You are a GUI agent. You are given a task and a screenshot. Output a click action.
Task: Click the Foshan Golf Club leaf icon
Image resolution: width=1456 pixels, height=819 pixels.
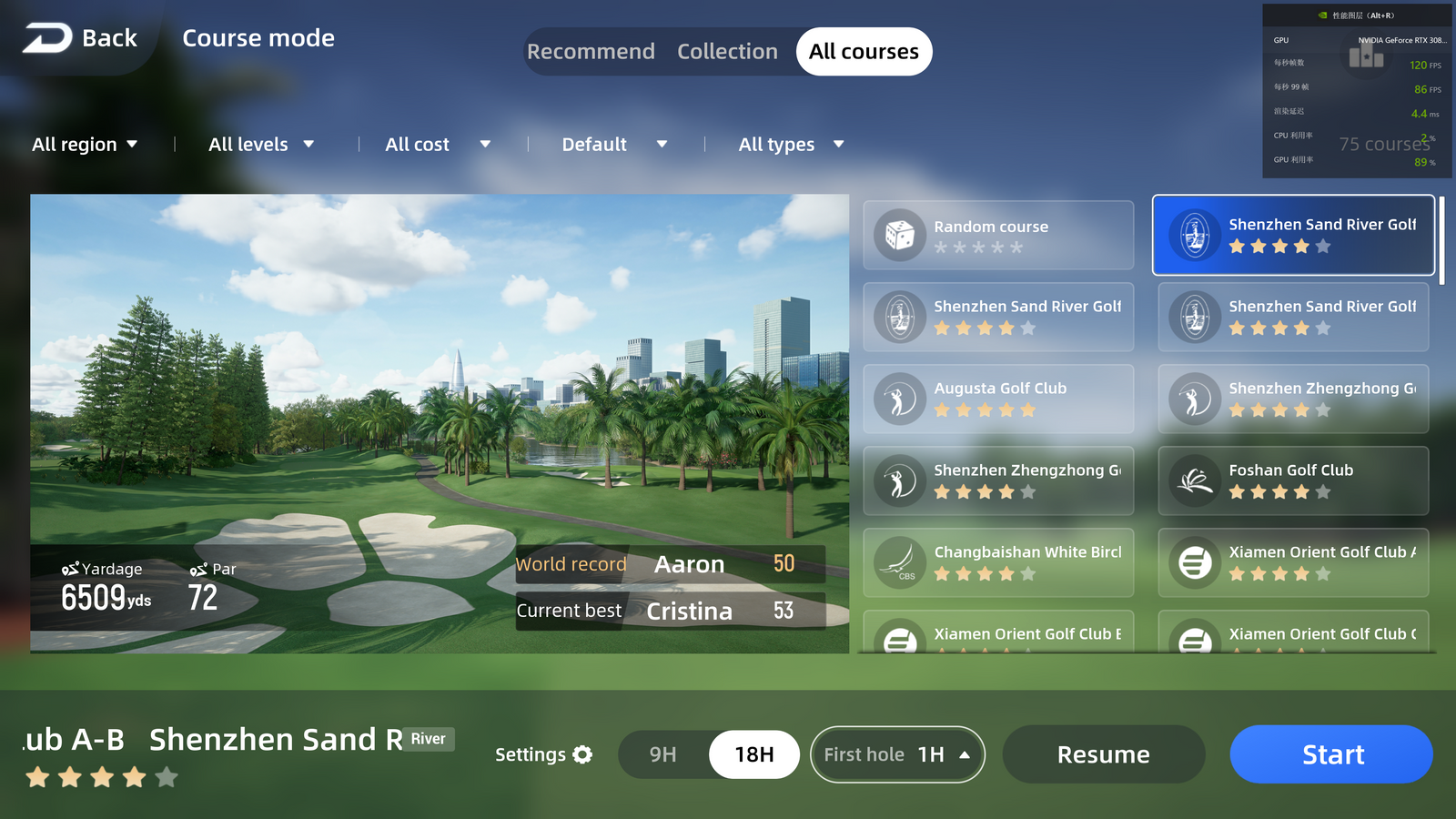(1194, 480)
